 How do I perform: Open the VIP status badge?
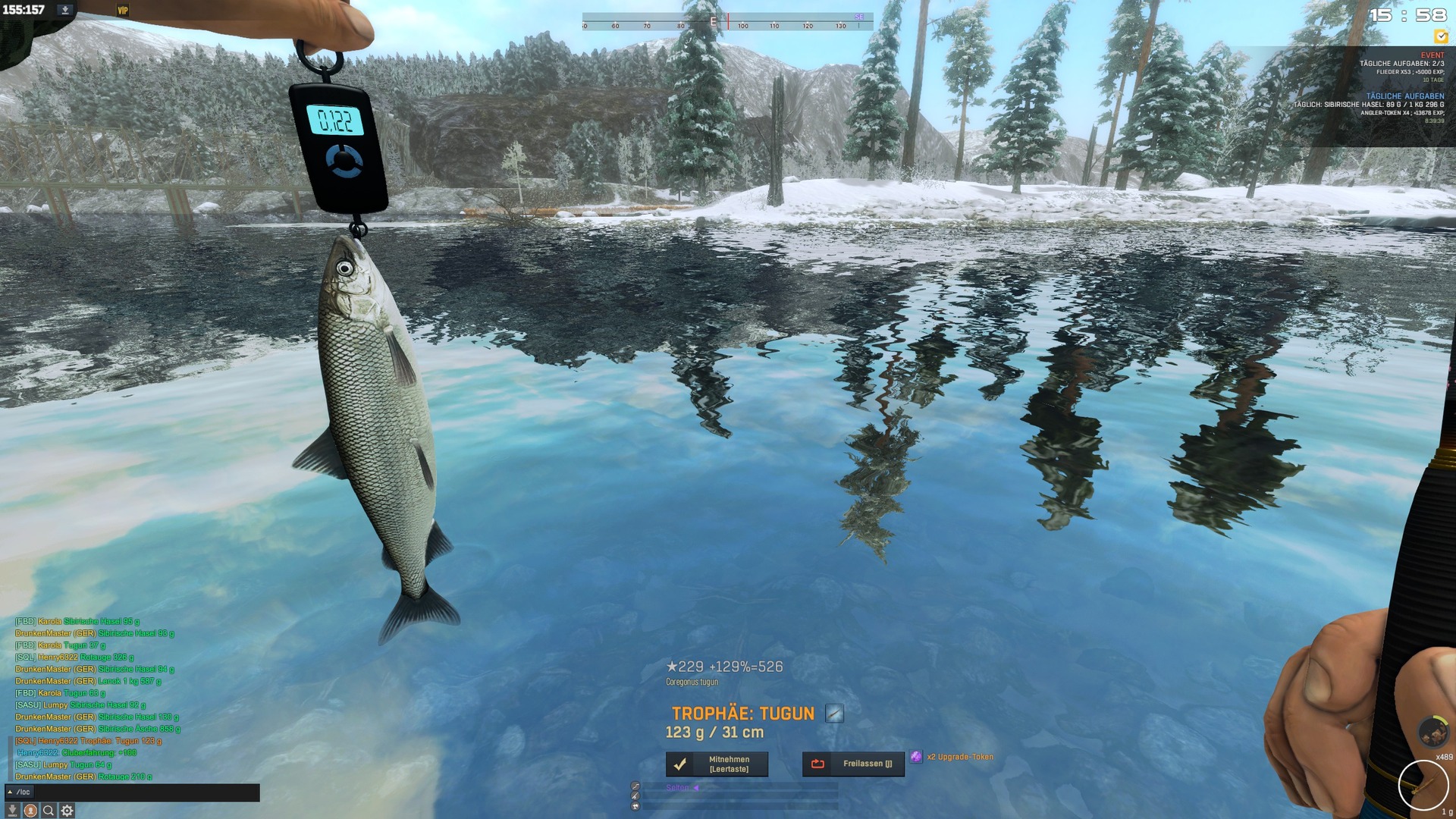click(x=122, y=11)
